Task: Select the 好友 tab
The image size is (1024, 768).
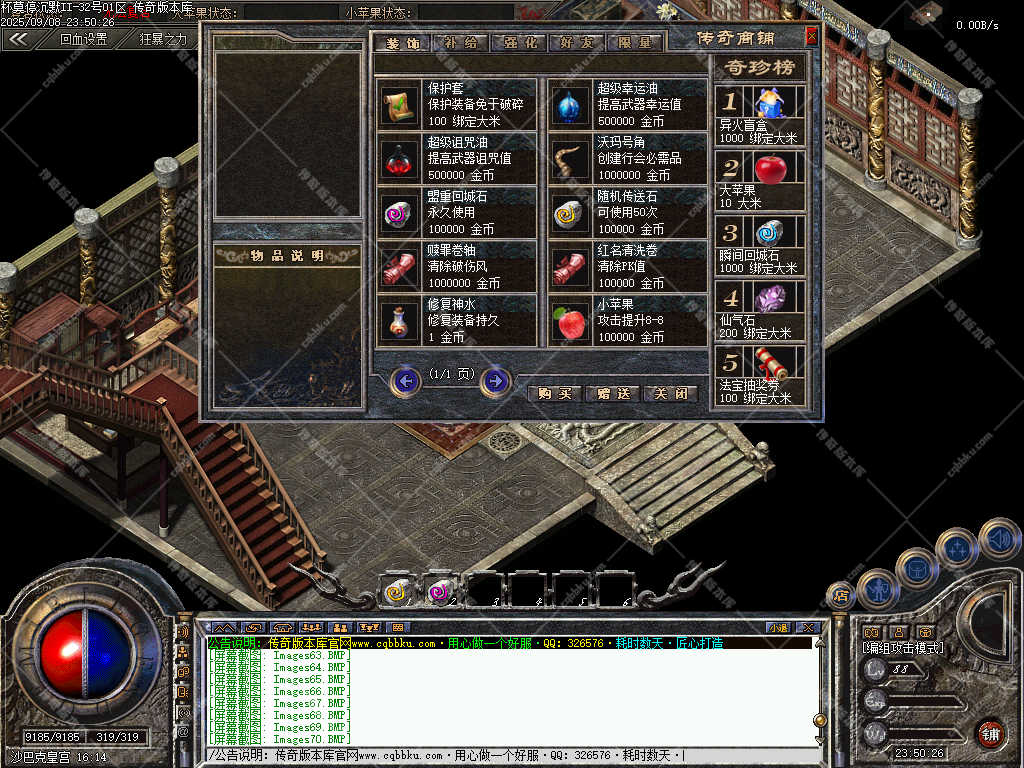Action: 579,43
